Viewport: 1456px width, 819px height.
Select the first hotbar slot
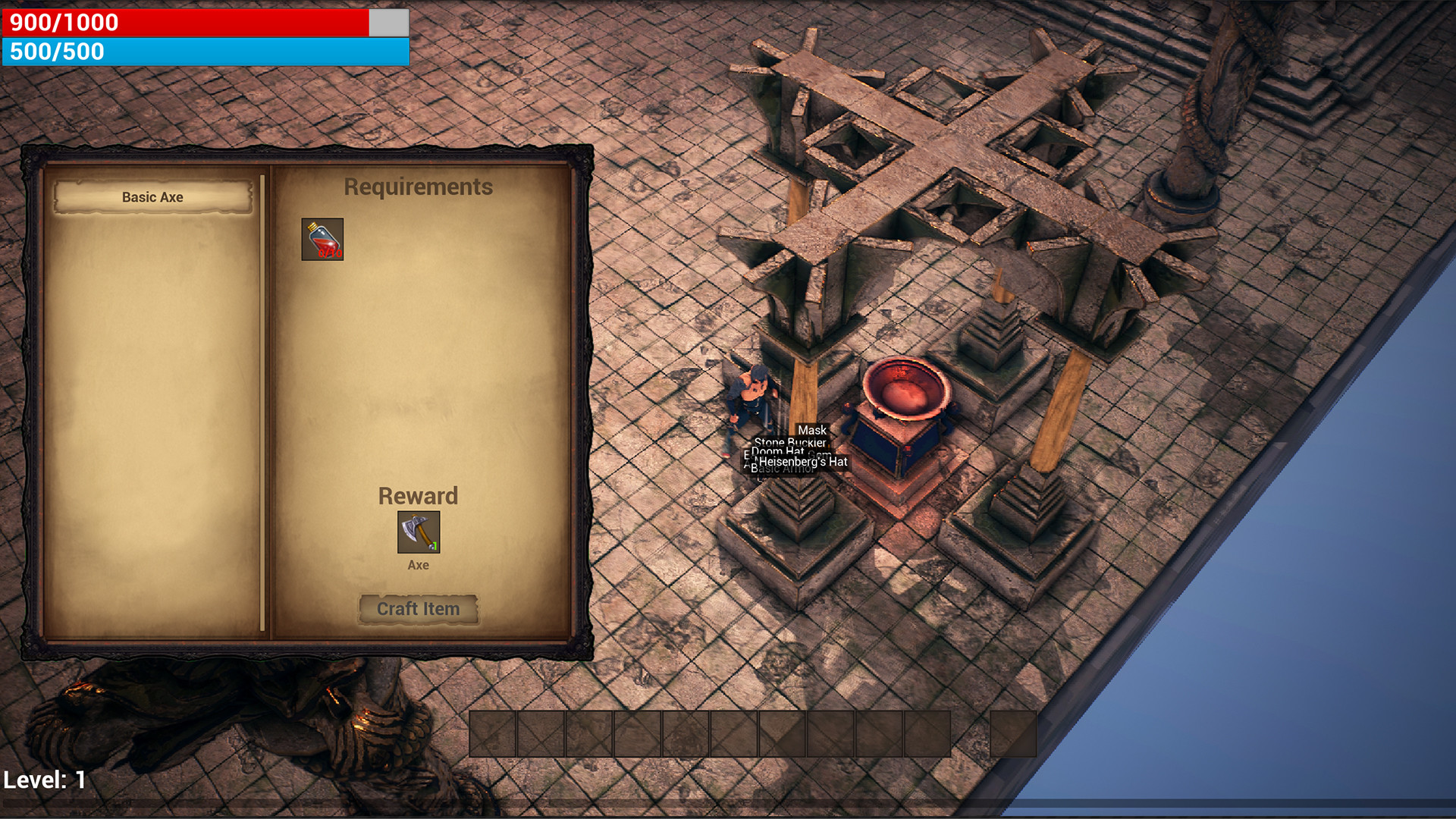tap(493, 733)
